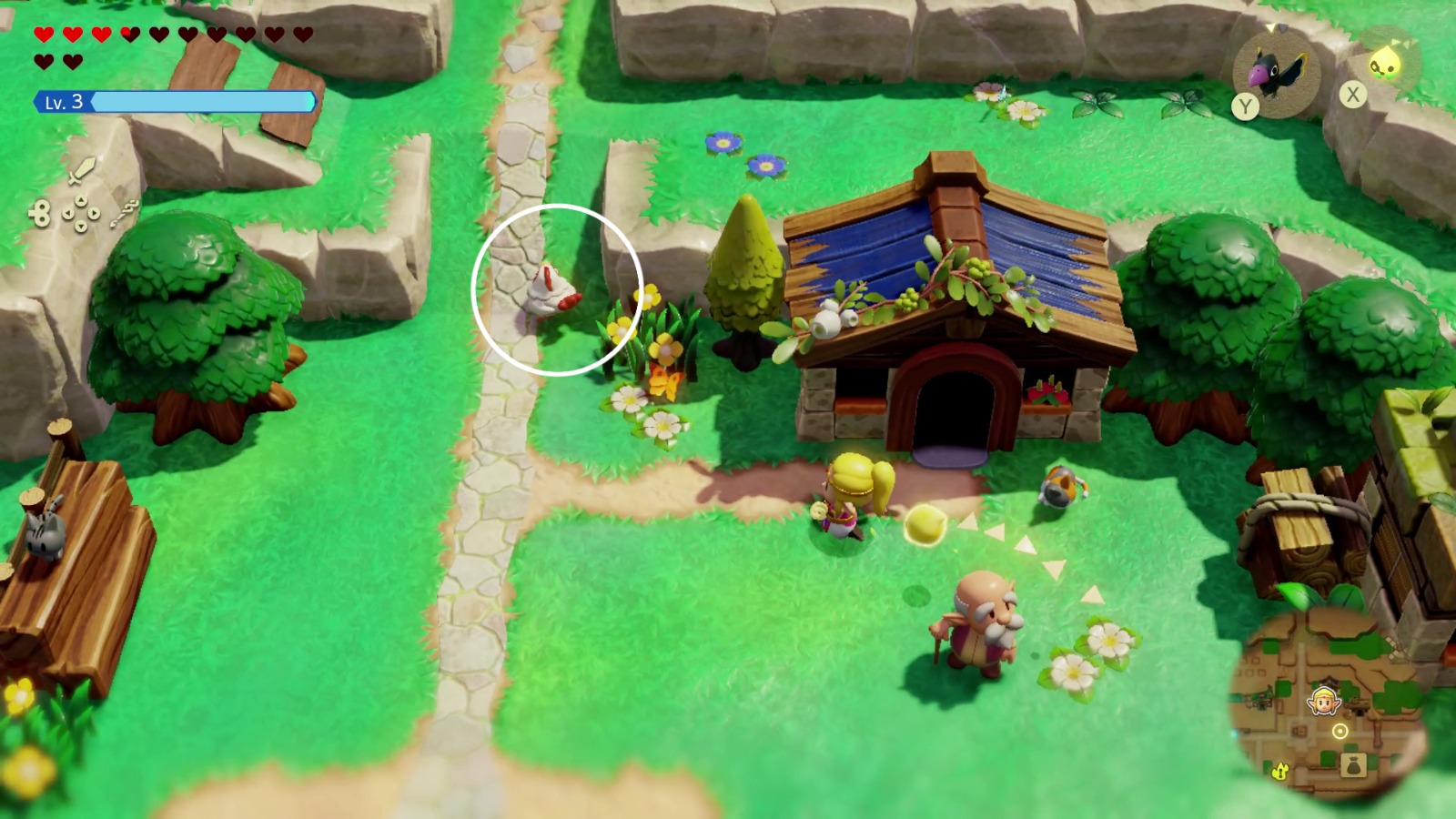Click the yellow exclamation marker on the minimap
This screenshot has height=819, width=1456.
[1279, 772]
